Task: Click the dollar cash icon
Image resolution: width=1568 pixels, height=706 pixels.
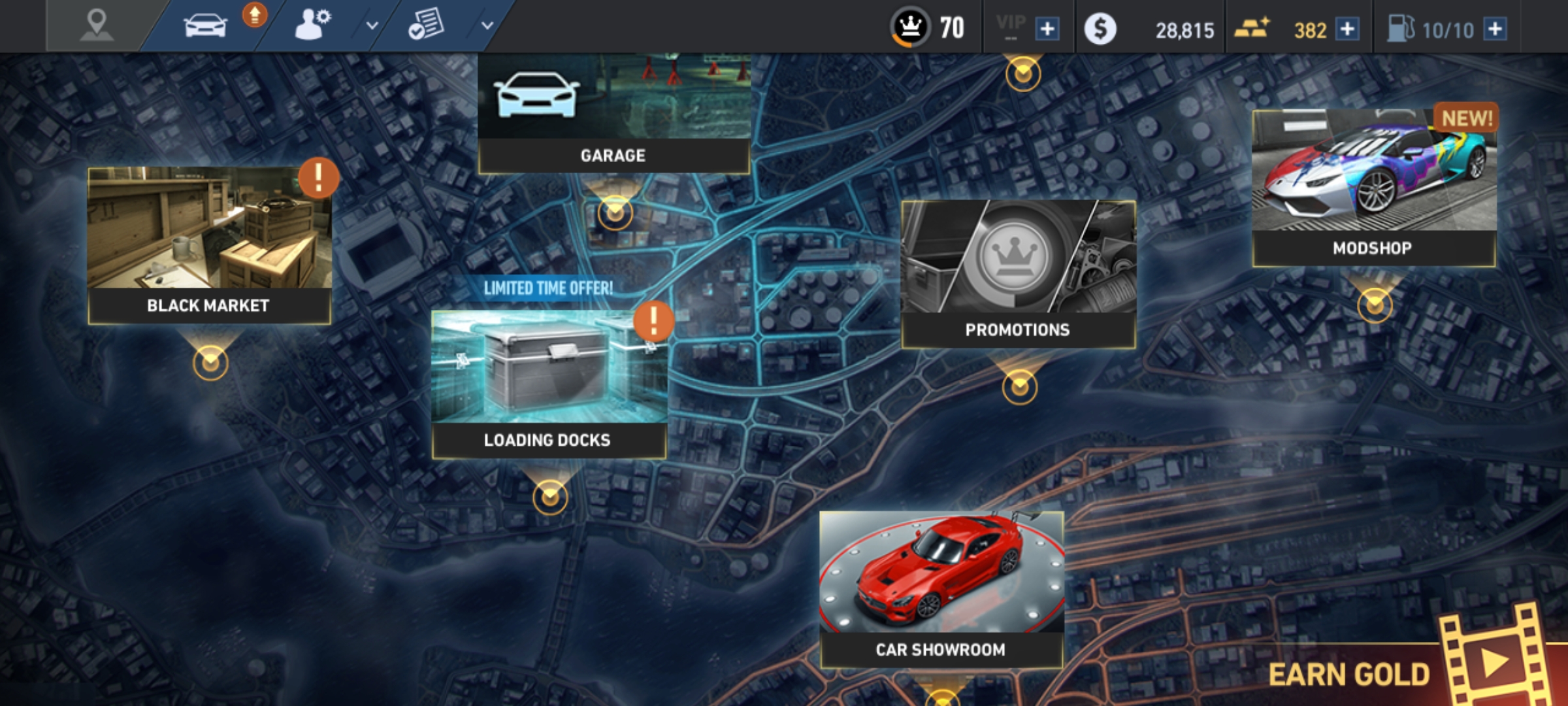Action: (x=1100, y=29)
